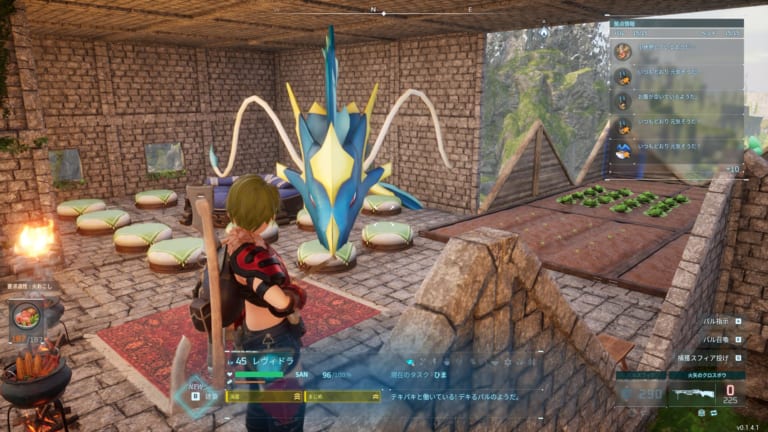
Task: Show the +10 more base Pals
Action: point(732,169)
